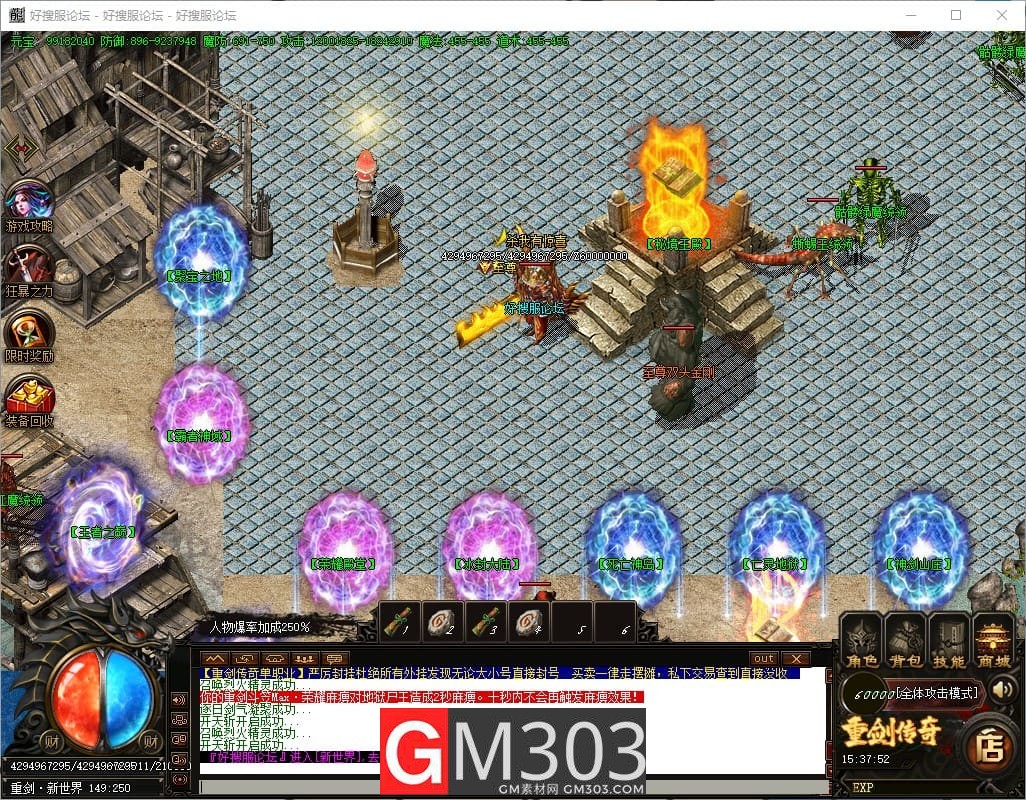Close the chat panel with its X button
This screenshot has height=800, width=1026.
(796, 658)
